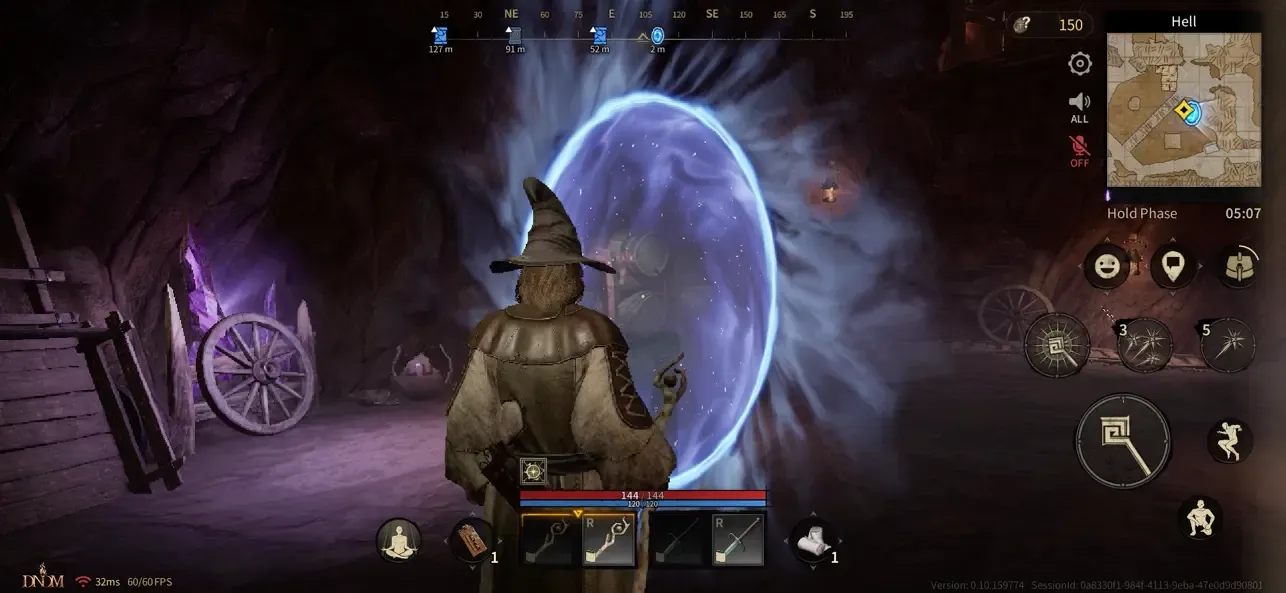Cast the spell with 5 charges

click(1227, 345)
